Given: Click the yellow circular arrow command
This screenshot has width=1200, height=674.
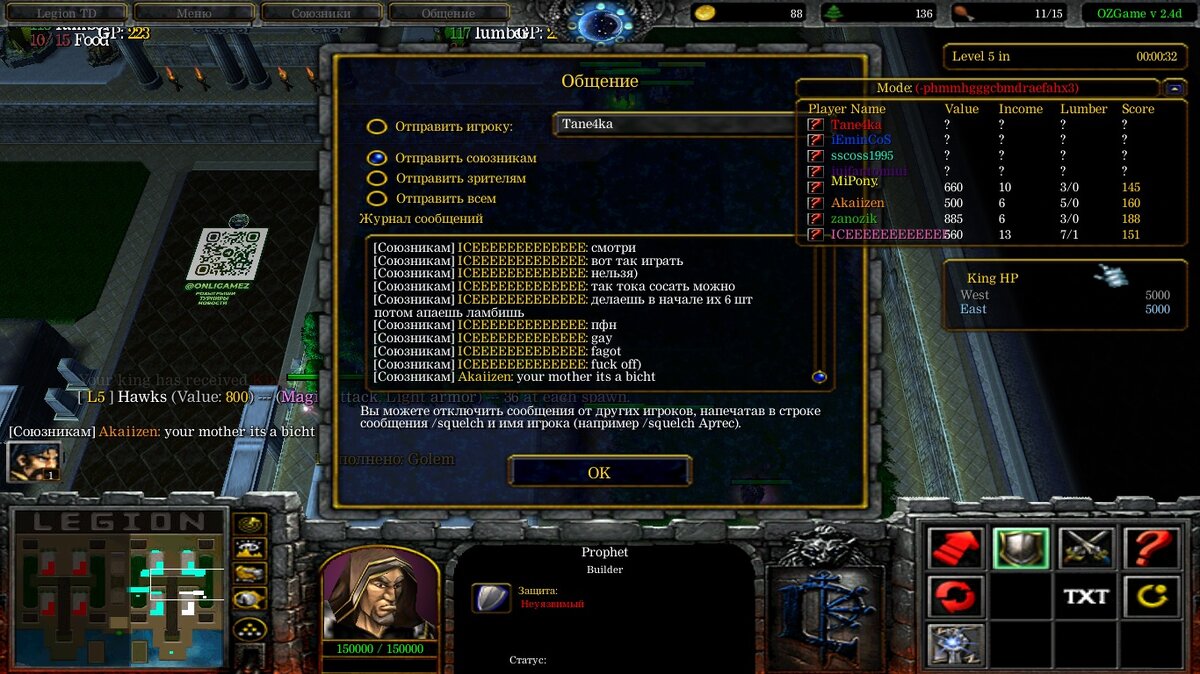Looking at the screenshot, I should tap(1151, 596).
